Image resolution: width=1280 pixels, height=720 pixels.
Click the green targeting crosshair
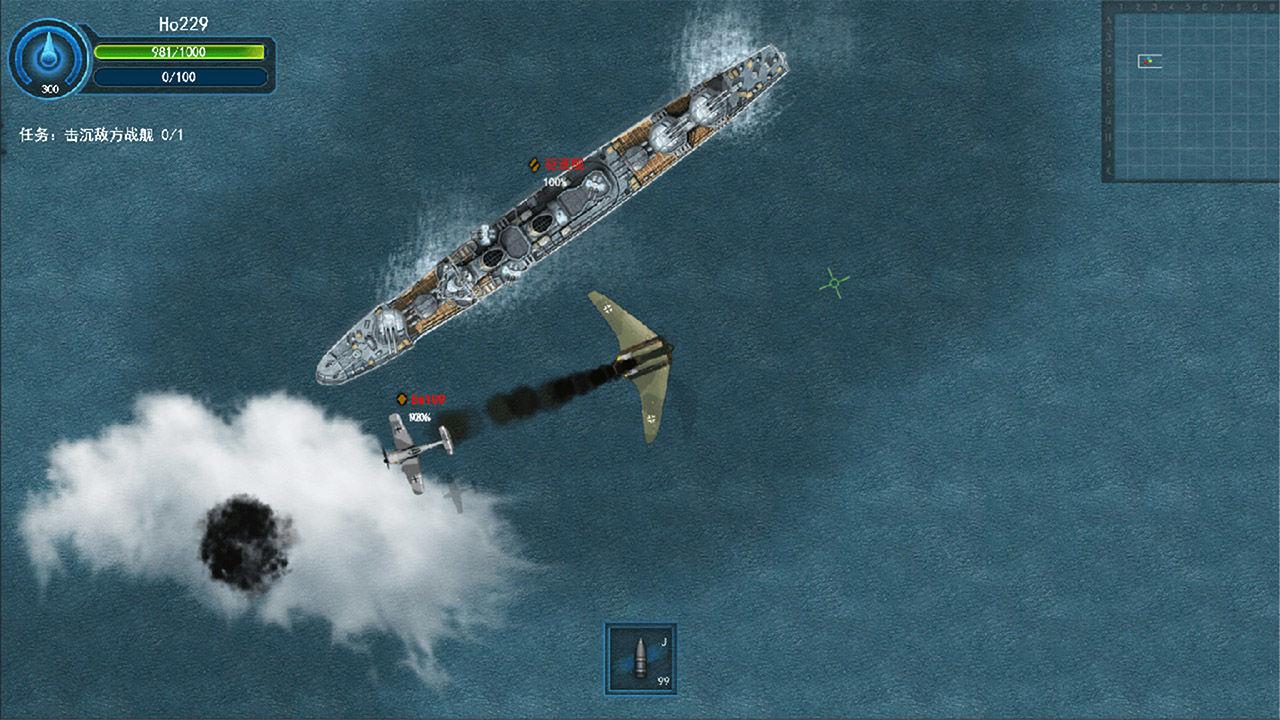coord(832,285)
